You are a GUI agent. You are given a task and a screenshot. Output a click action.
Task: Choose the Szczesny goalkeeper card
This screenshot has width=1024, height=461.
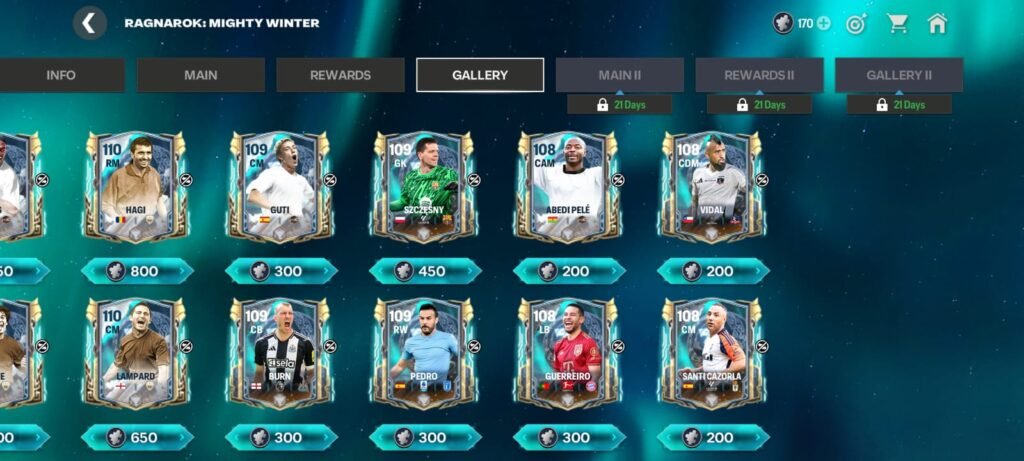click(423, 187)
